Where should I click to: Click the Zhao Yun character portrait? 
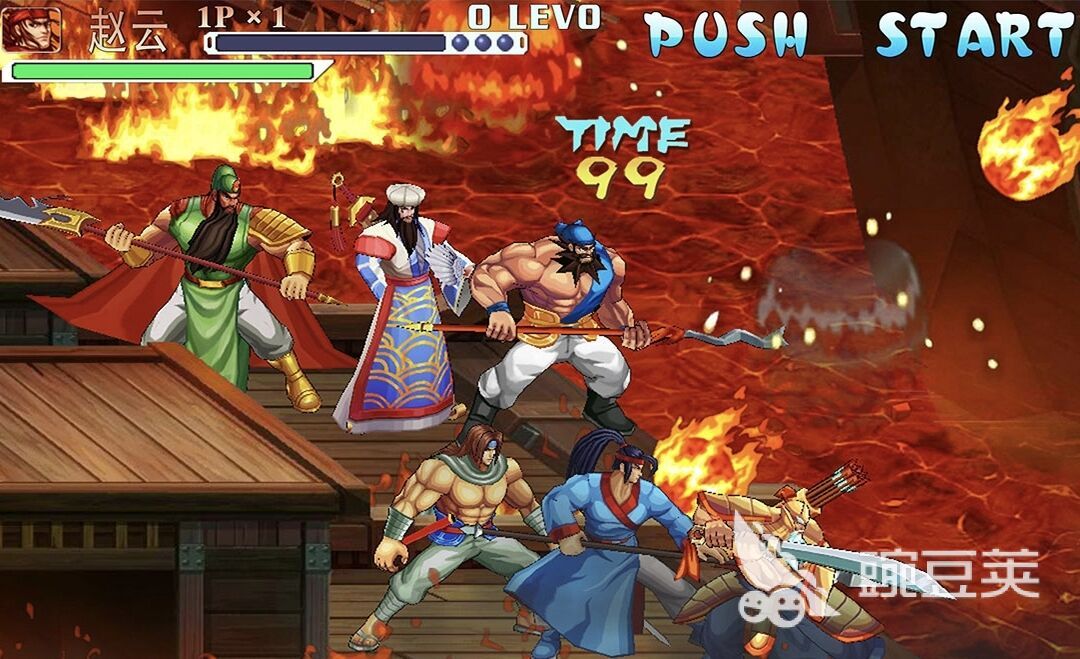tap(31, 29)
